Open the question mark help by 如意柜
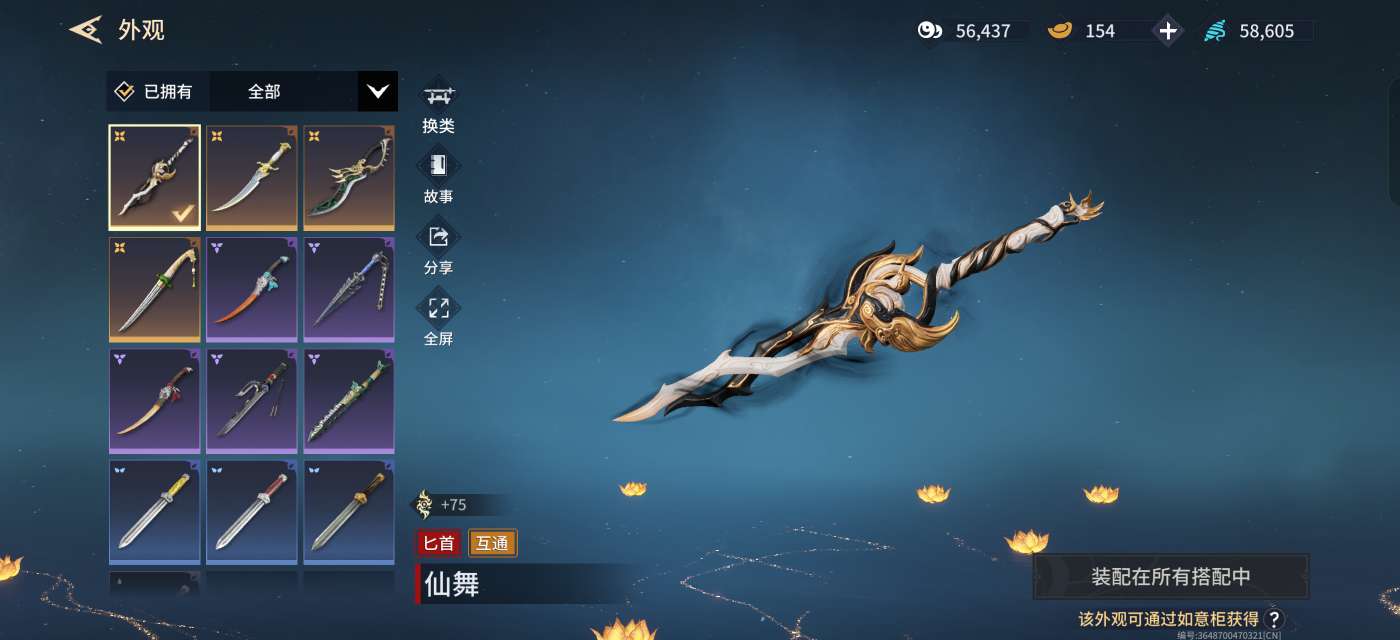Viewport: 1400px width, 640px height. (1274, 619)
